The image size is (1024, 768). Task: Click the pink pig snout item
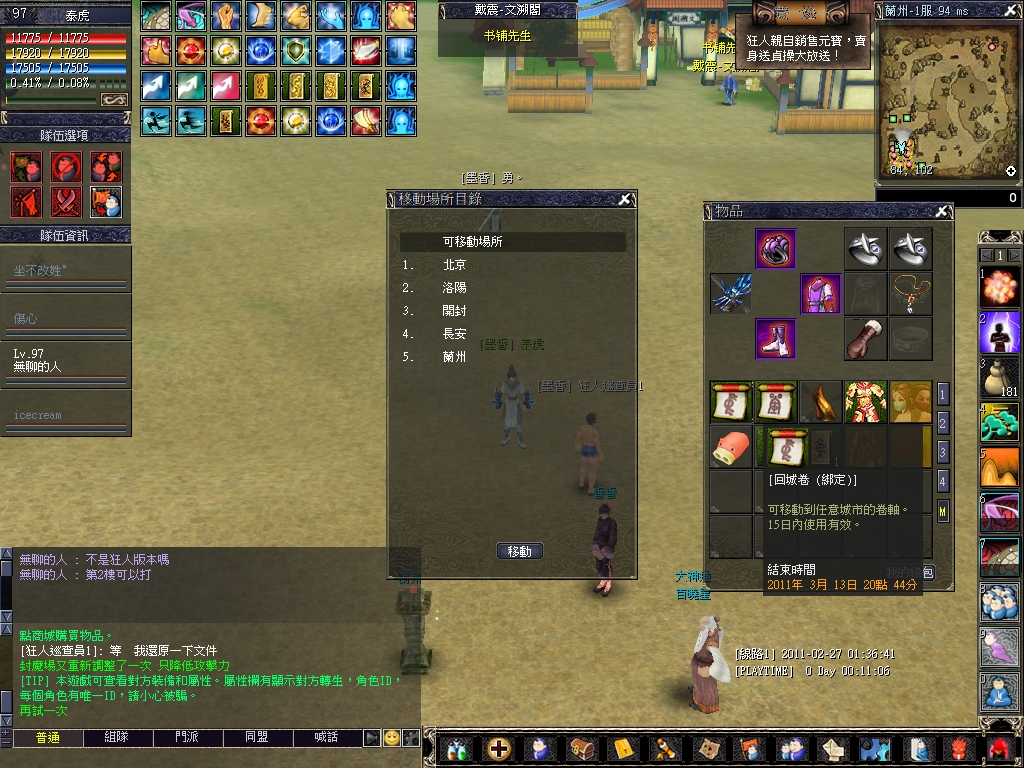[730, 446]
